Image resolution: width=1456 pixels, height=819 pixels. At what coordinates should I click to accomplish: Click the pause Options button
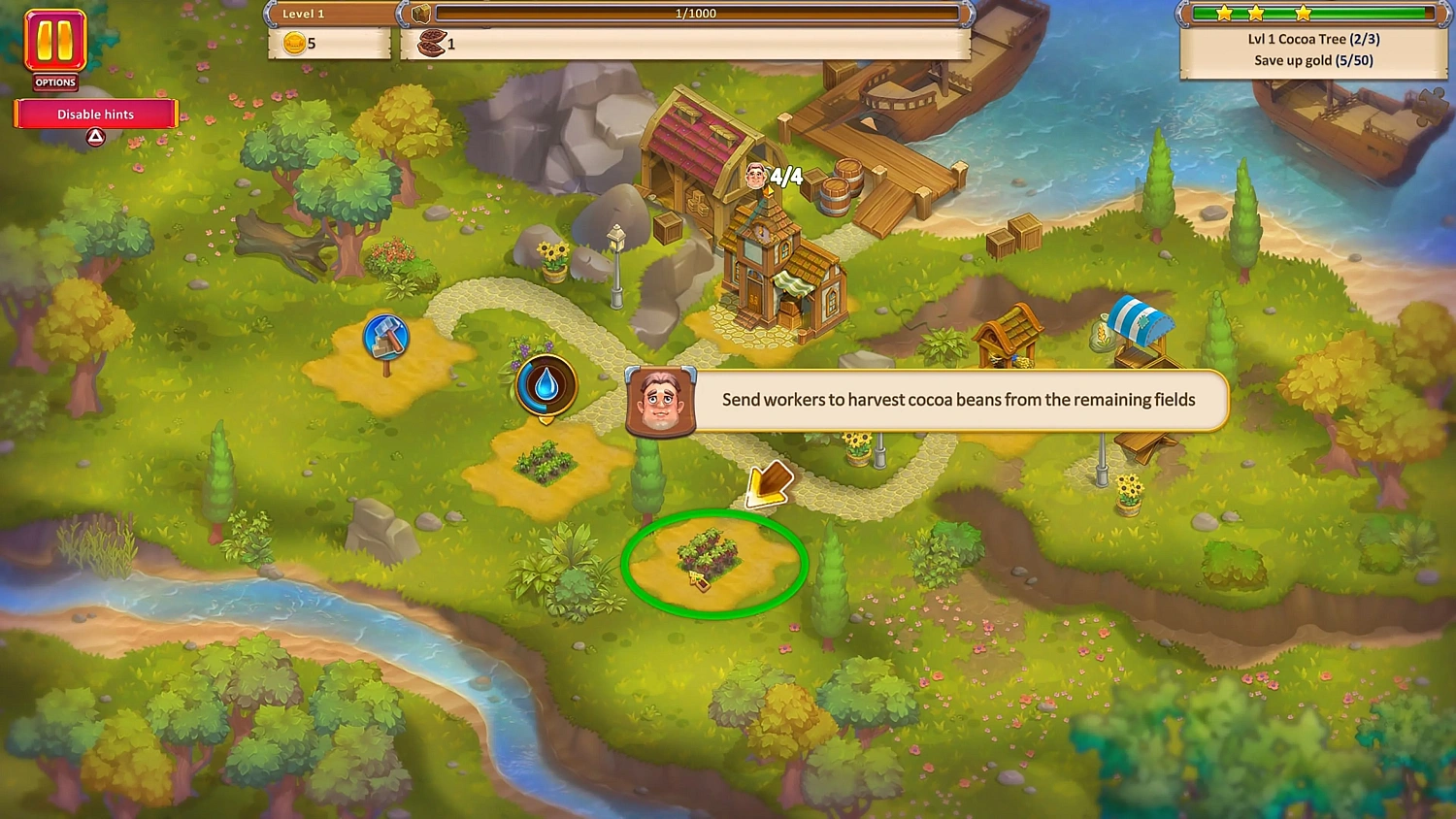point(53,44)
